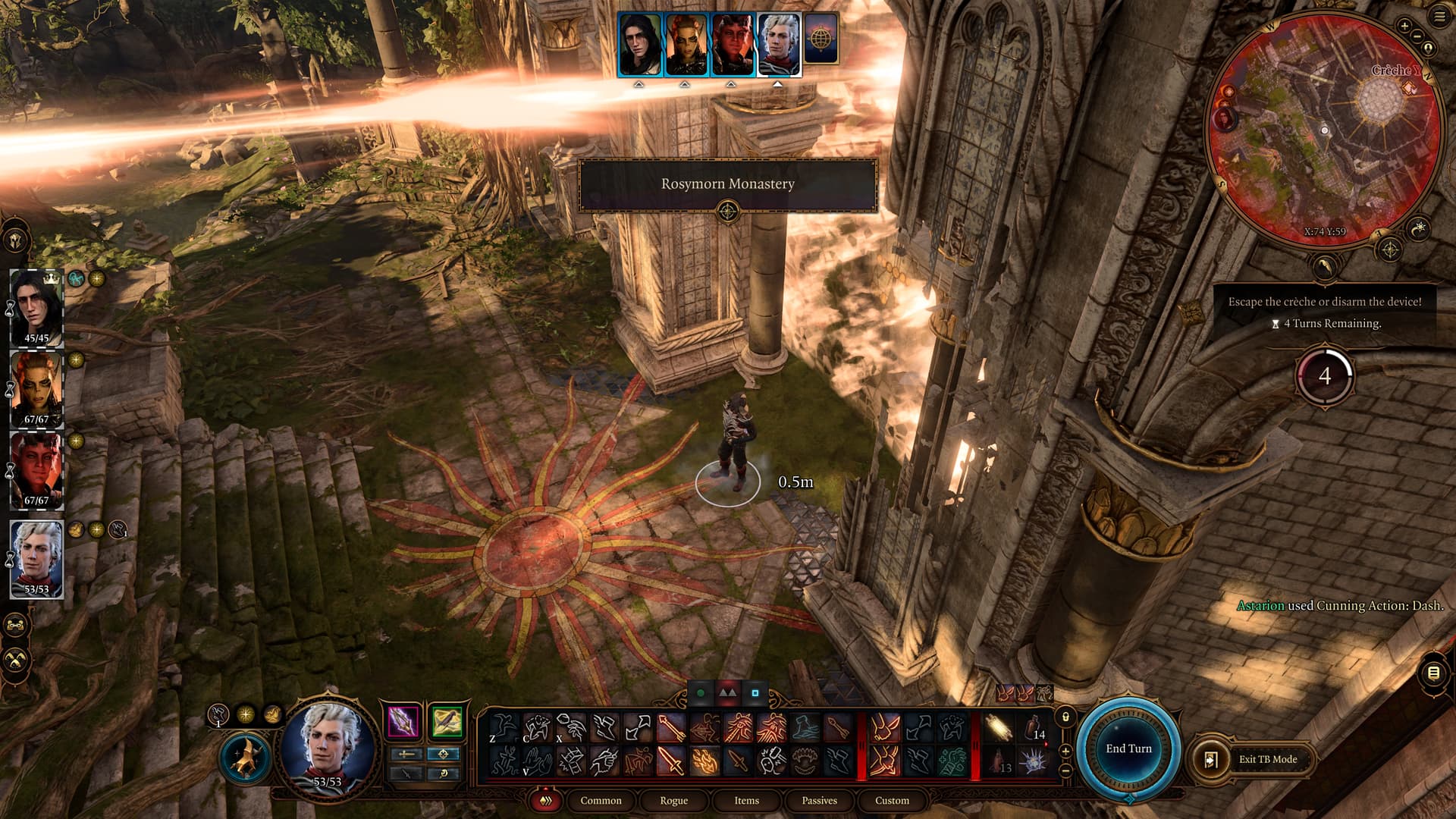The image size is (1456, 819).
Task: Zoom out on the minimap
Action: click(1417, 36)
